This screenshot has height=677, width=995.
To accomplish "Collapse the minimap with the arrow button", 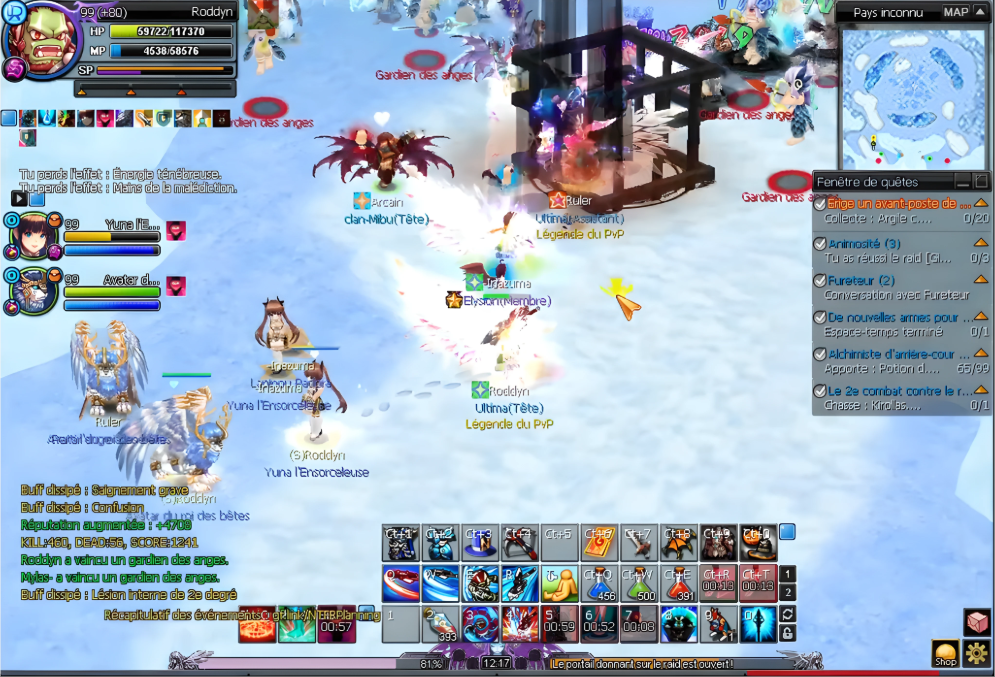I will coord(981,12).
